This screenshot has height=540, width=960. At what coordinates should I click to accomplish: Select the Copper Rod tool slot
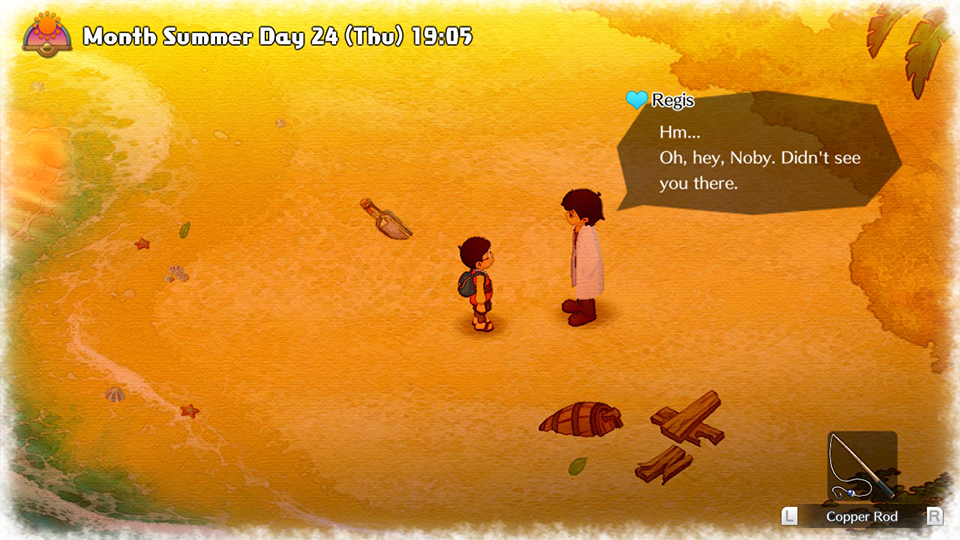861,467
